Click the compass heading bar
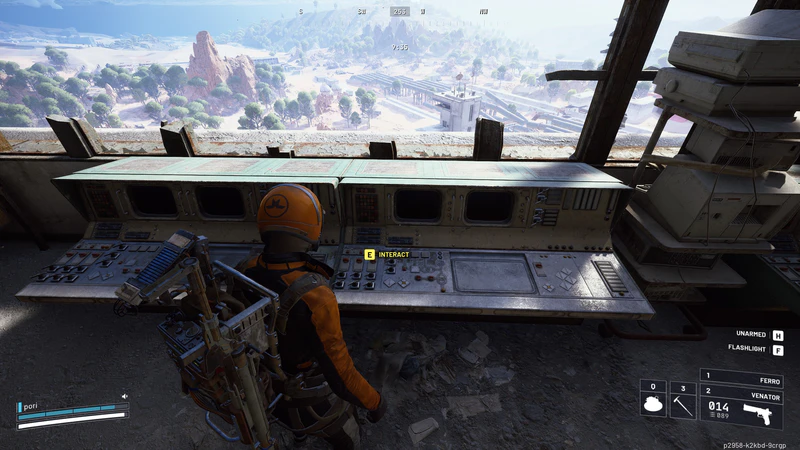Viewport: 800px width, 450px height. 399,12
